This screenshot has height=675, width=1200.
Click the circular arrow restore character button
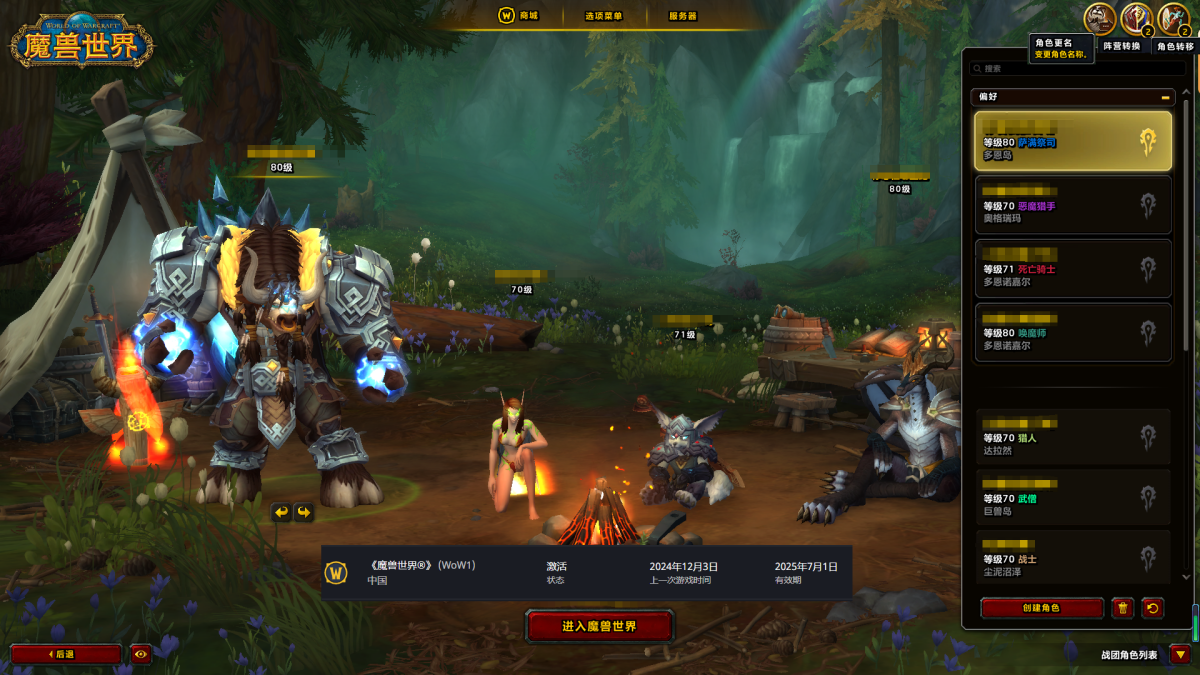tap(1153, 608)
